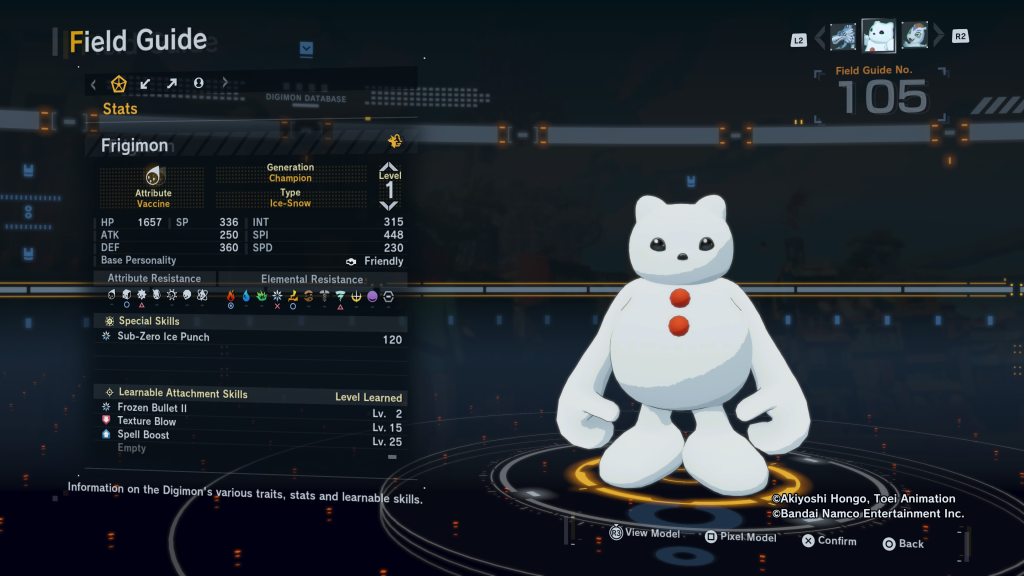Select the Frozen Bullet II attachment skill
1024x576 pixels.
pos(152,408)
